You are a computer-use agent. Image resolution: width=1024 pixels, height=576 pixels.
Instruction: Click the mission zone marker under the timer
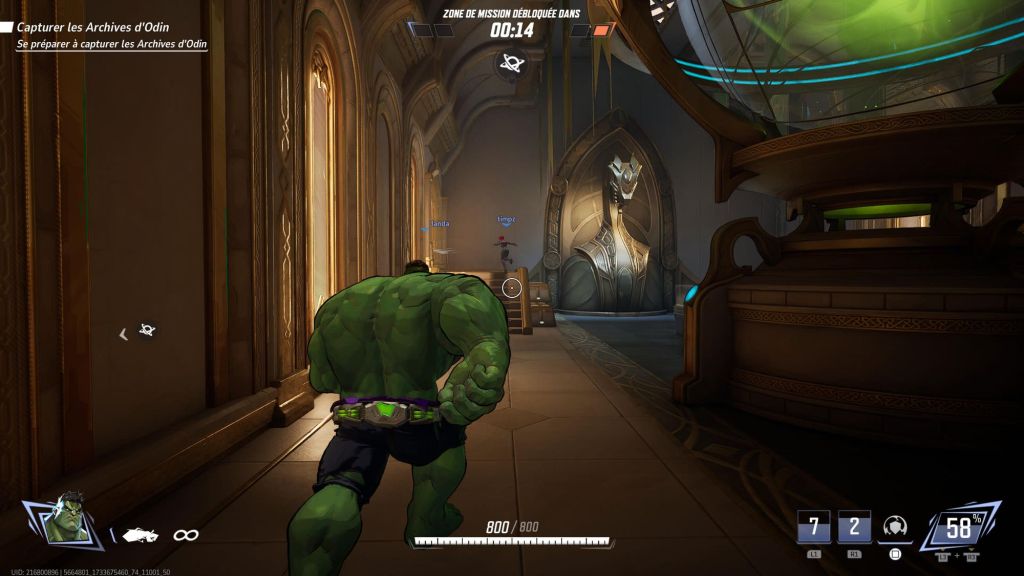512,62
